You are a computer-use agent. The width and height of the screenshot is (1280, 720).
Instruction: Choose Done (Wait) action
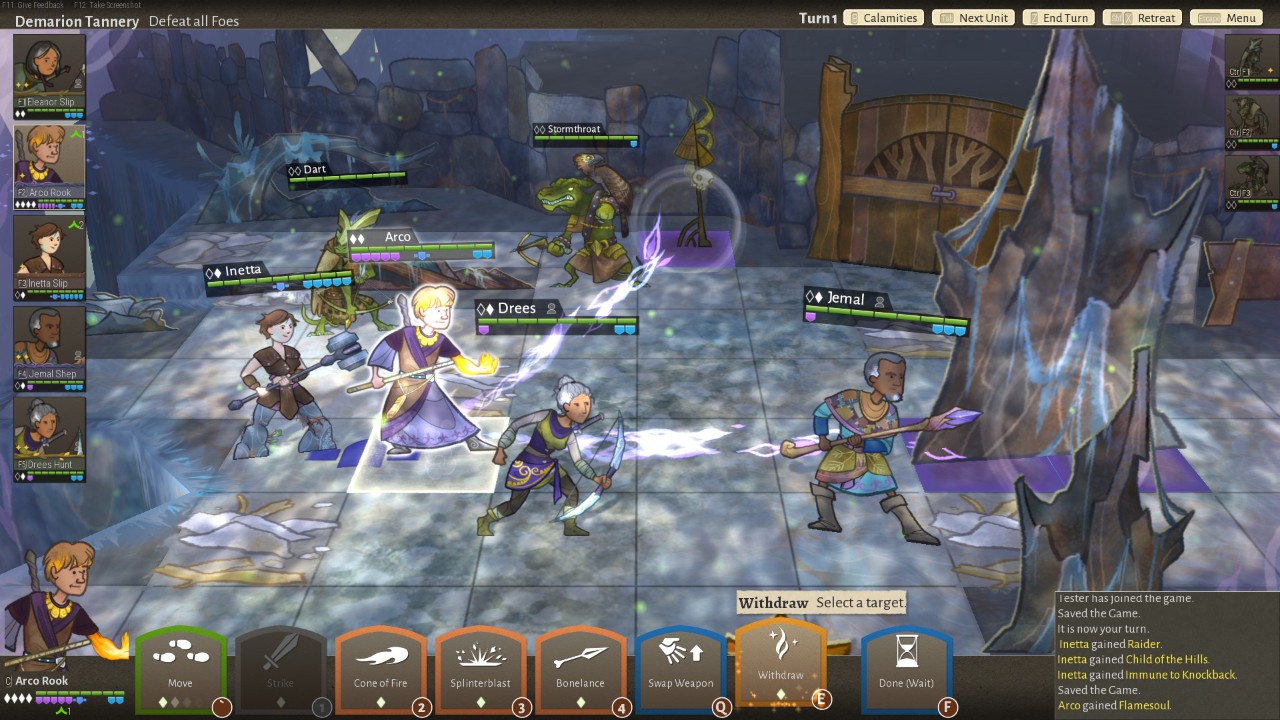tap(906, 667)
